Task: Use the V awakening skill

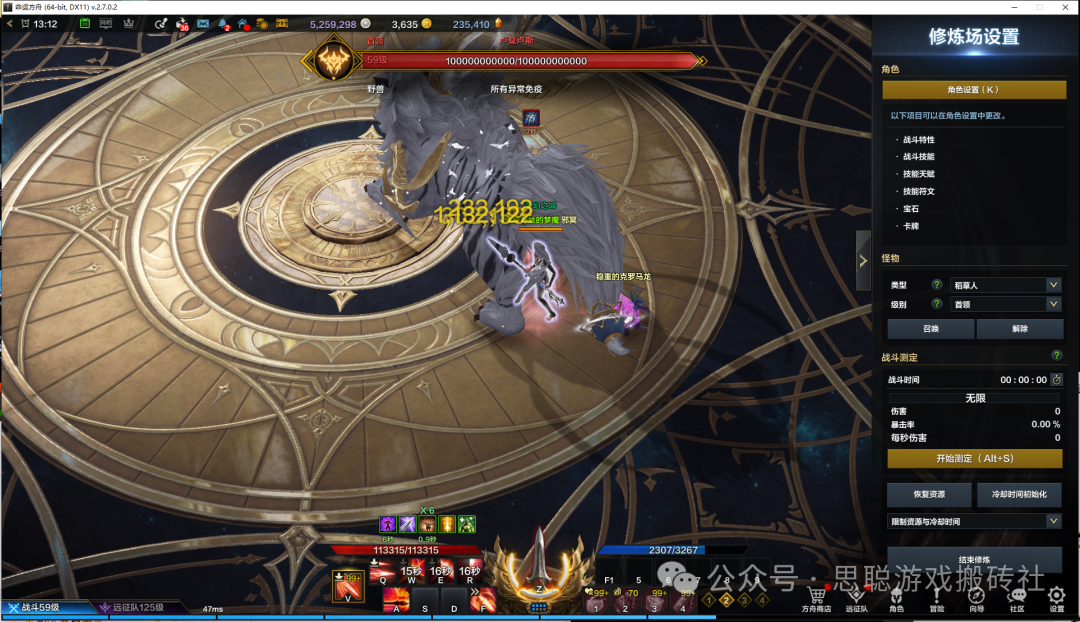Action: (x=348, y=582)
